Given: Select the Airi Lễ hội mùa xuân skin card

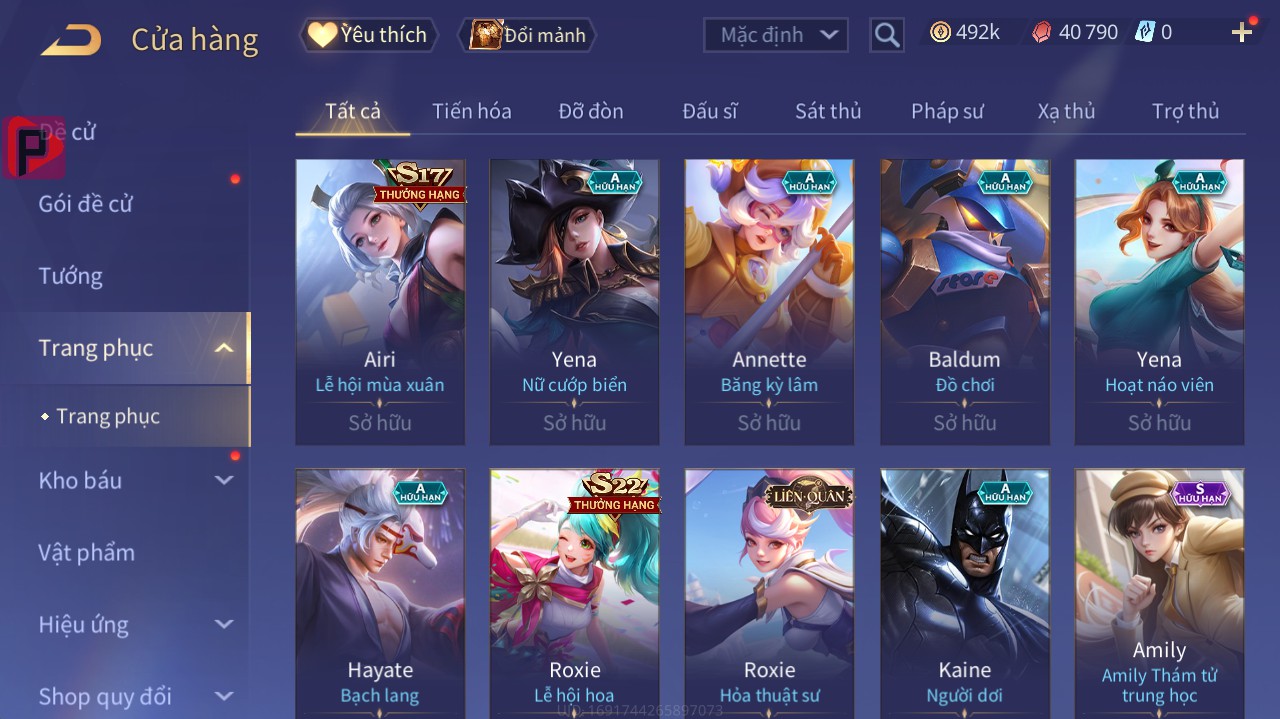Looking at the screenshot, I should [380, 301].
